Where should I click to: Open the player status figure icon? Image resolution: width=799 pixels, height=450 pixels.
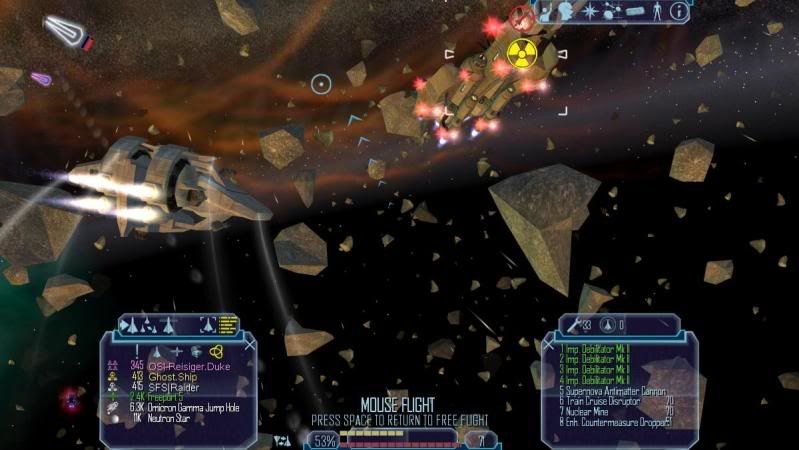point(657,11)
